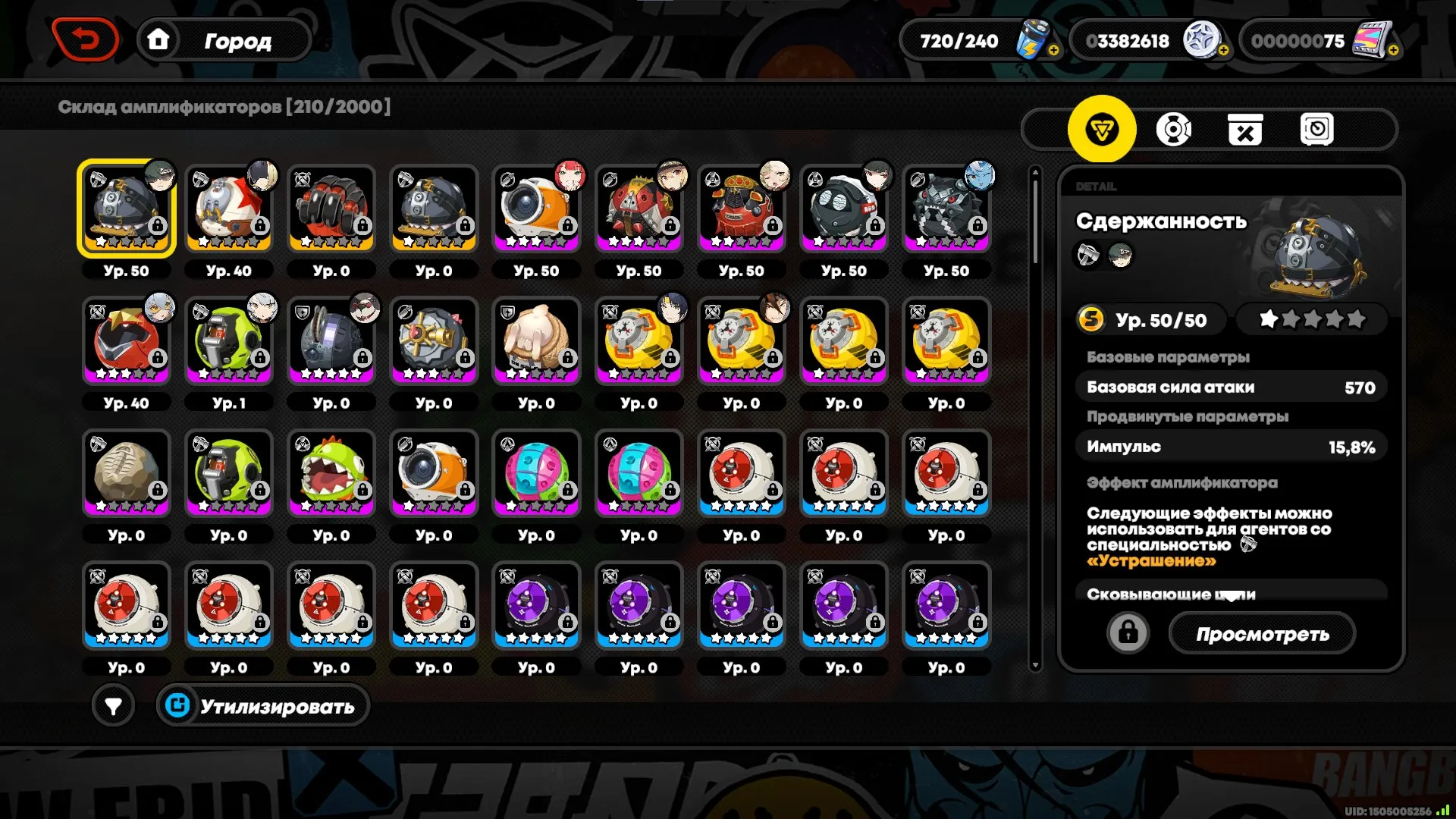
Task: Open the filter funnel icon
Action: (113, 705)
